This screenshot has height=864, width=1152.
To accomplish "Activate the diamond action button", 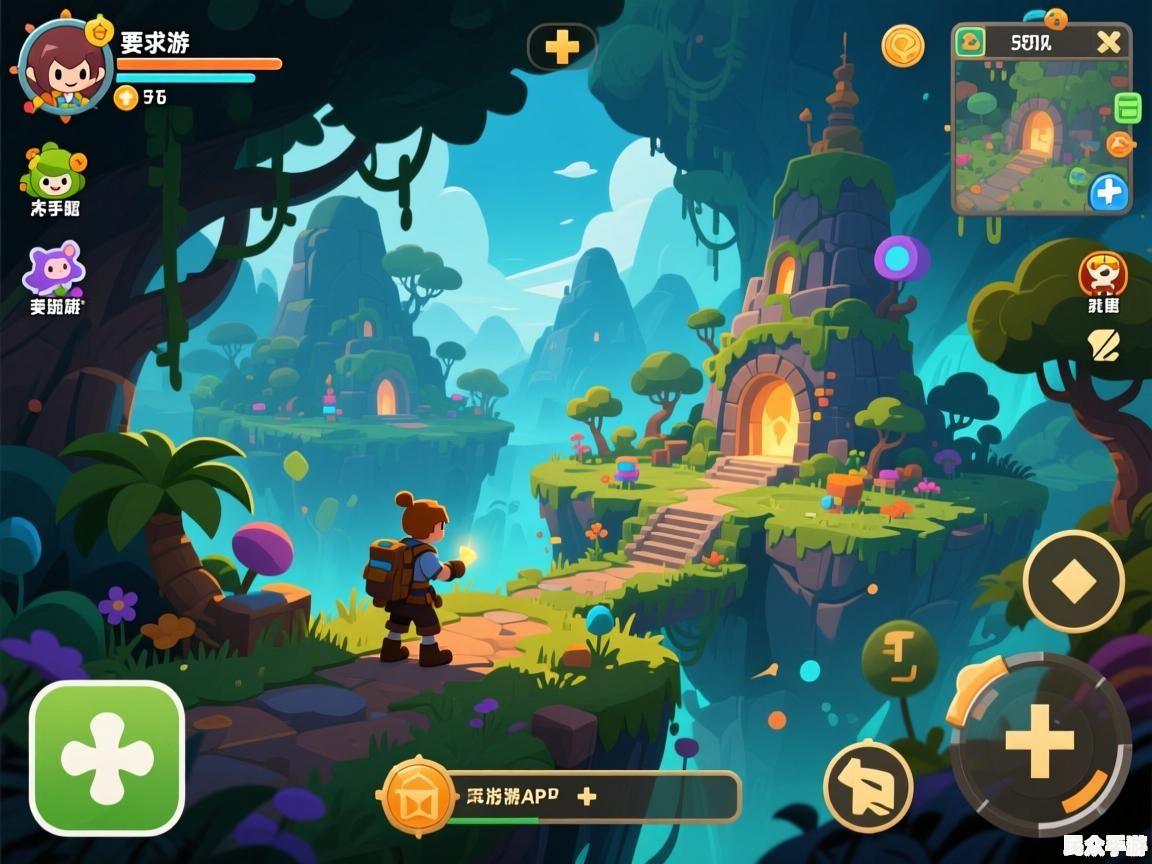I will (1074, 581).
